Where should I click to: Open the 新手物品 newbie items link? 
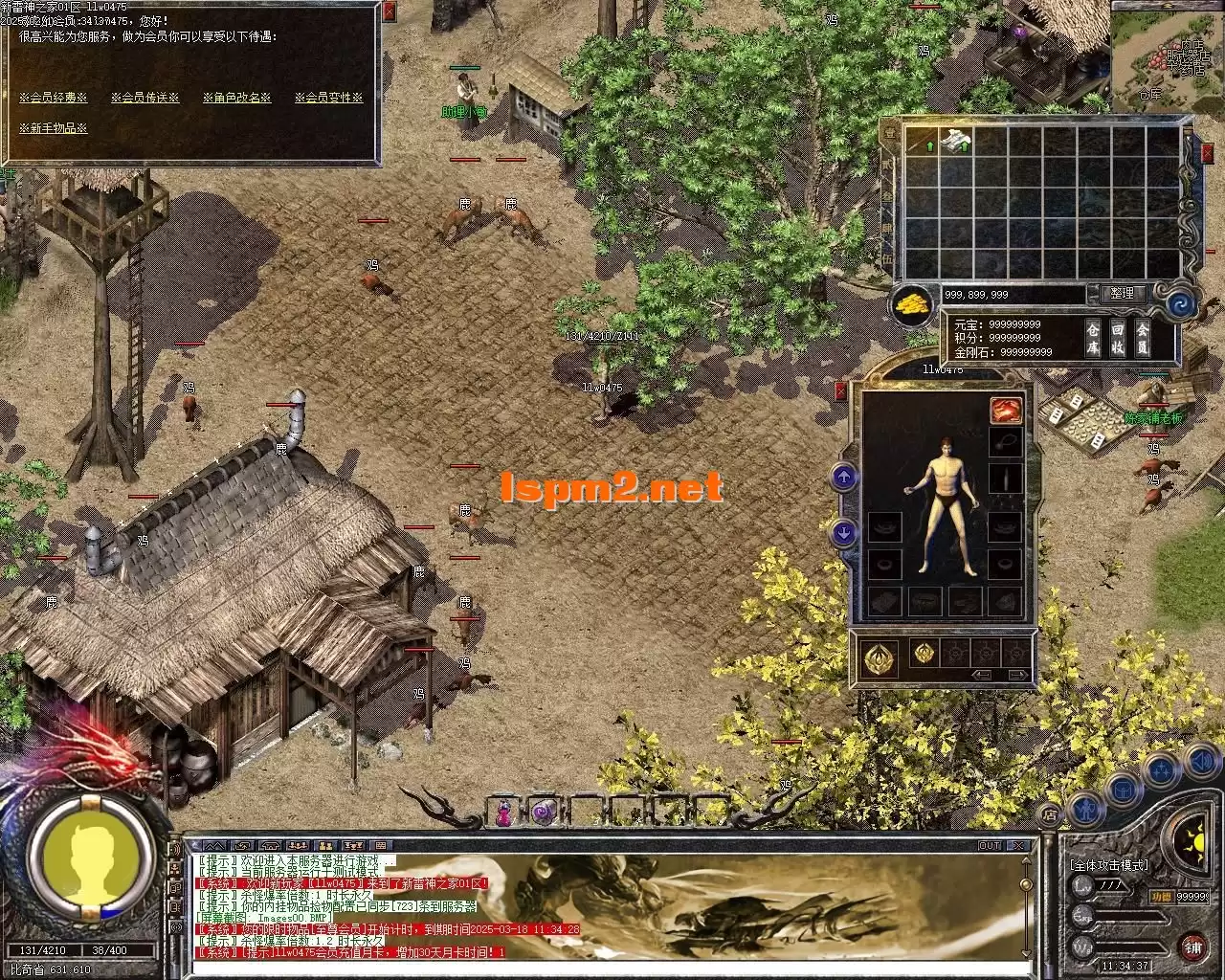click(x=54, y=128)
